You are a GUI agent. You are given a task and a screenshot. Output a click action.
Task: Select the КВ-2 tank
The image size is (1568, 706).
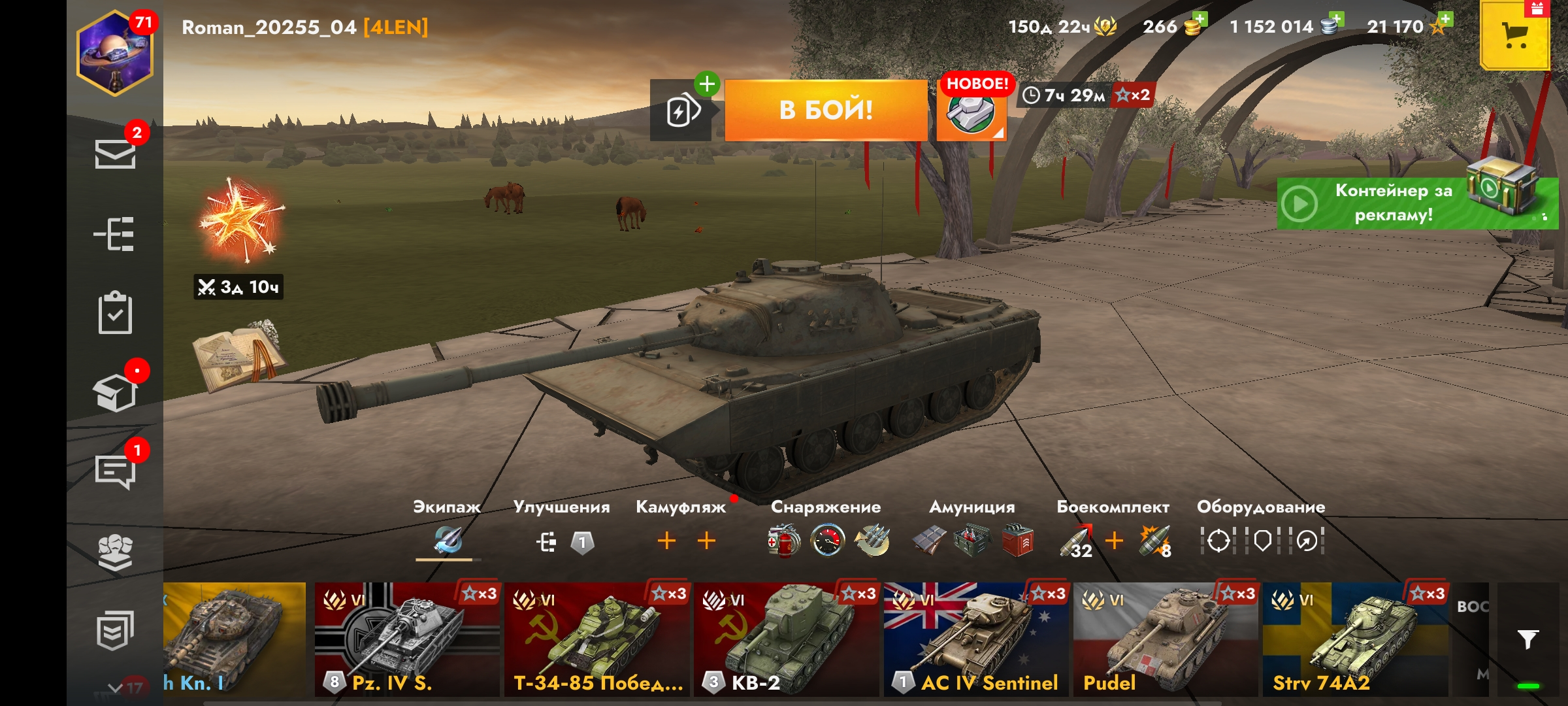point(787,639)
